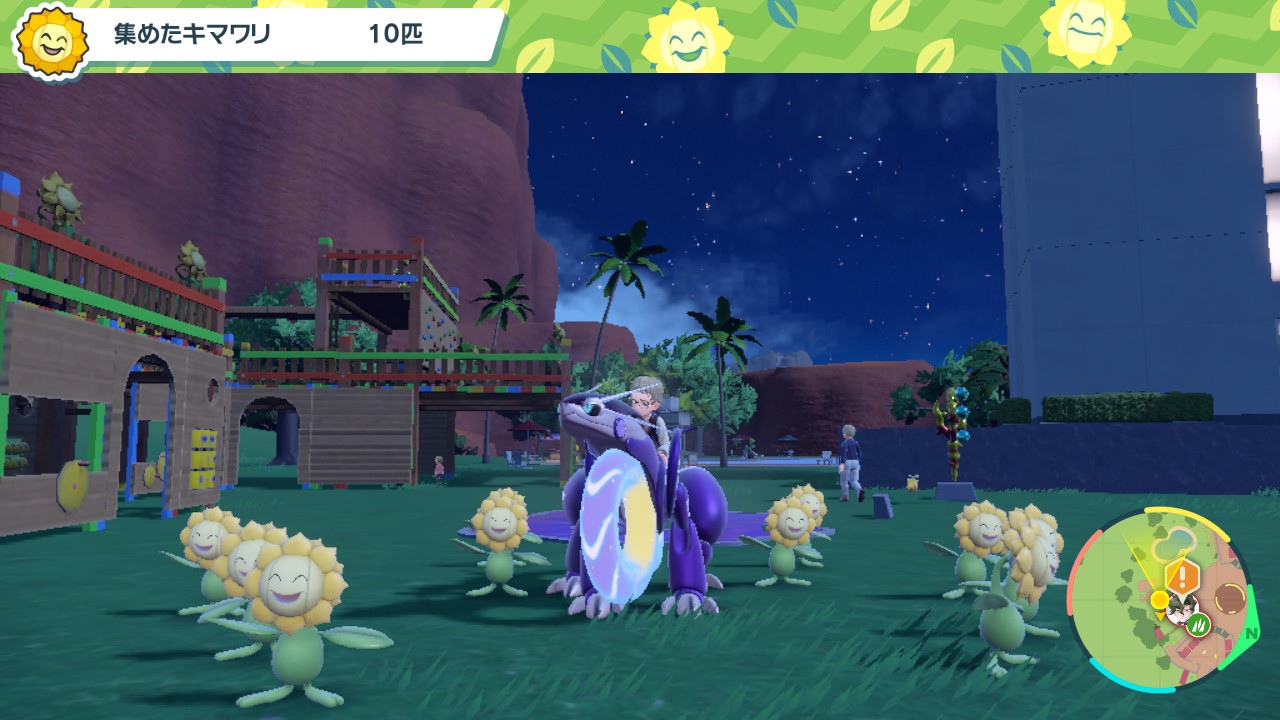Image resolution: width=1280 pixels, height=720 pixels.
Task: Click the smiling Sunflora counter icon
Action: [x=50, y=40]
